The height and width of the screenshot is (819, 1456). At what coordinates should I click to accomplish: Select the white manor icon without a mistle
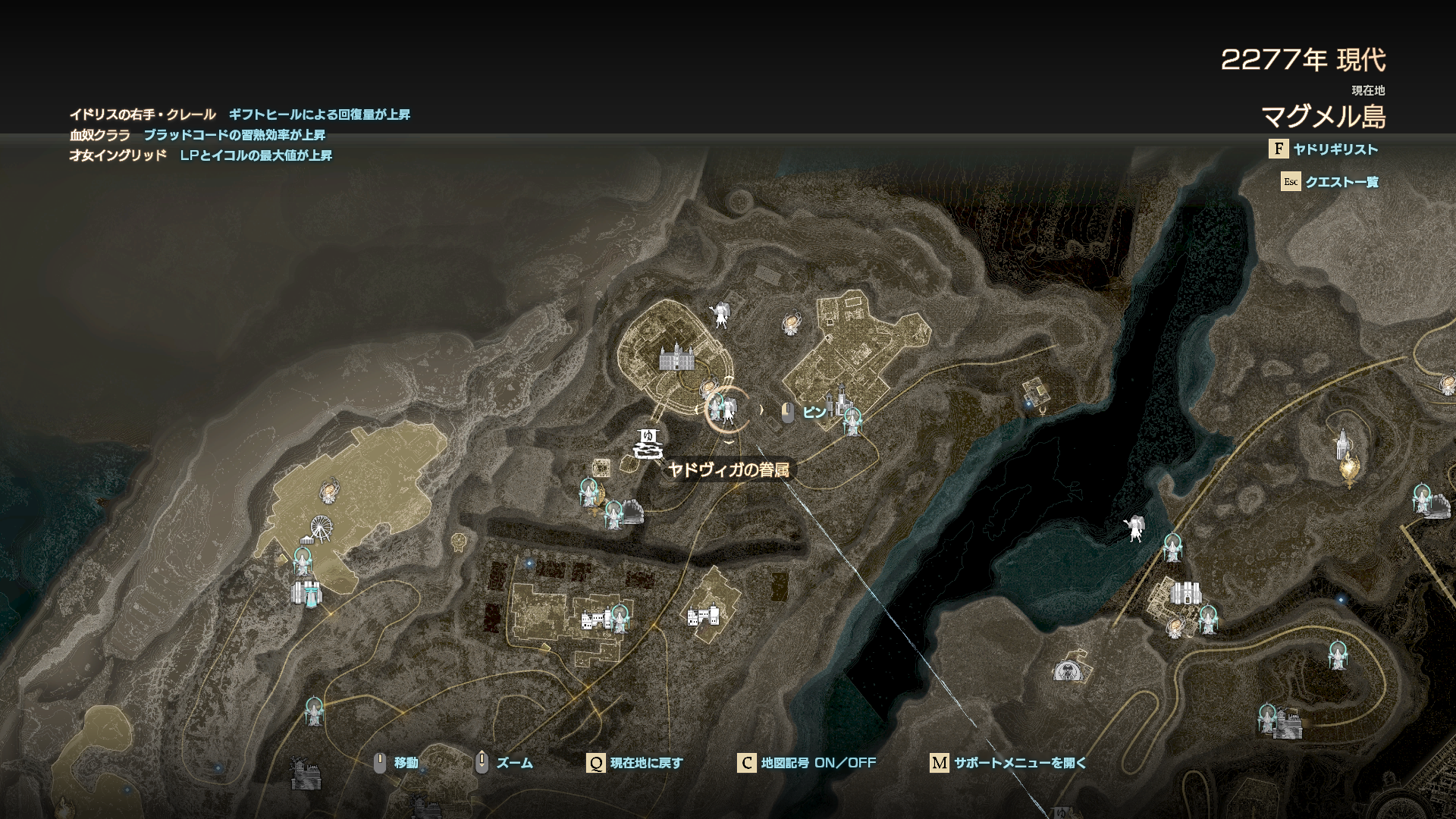pyautogui.click(x=703, y=615)
